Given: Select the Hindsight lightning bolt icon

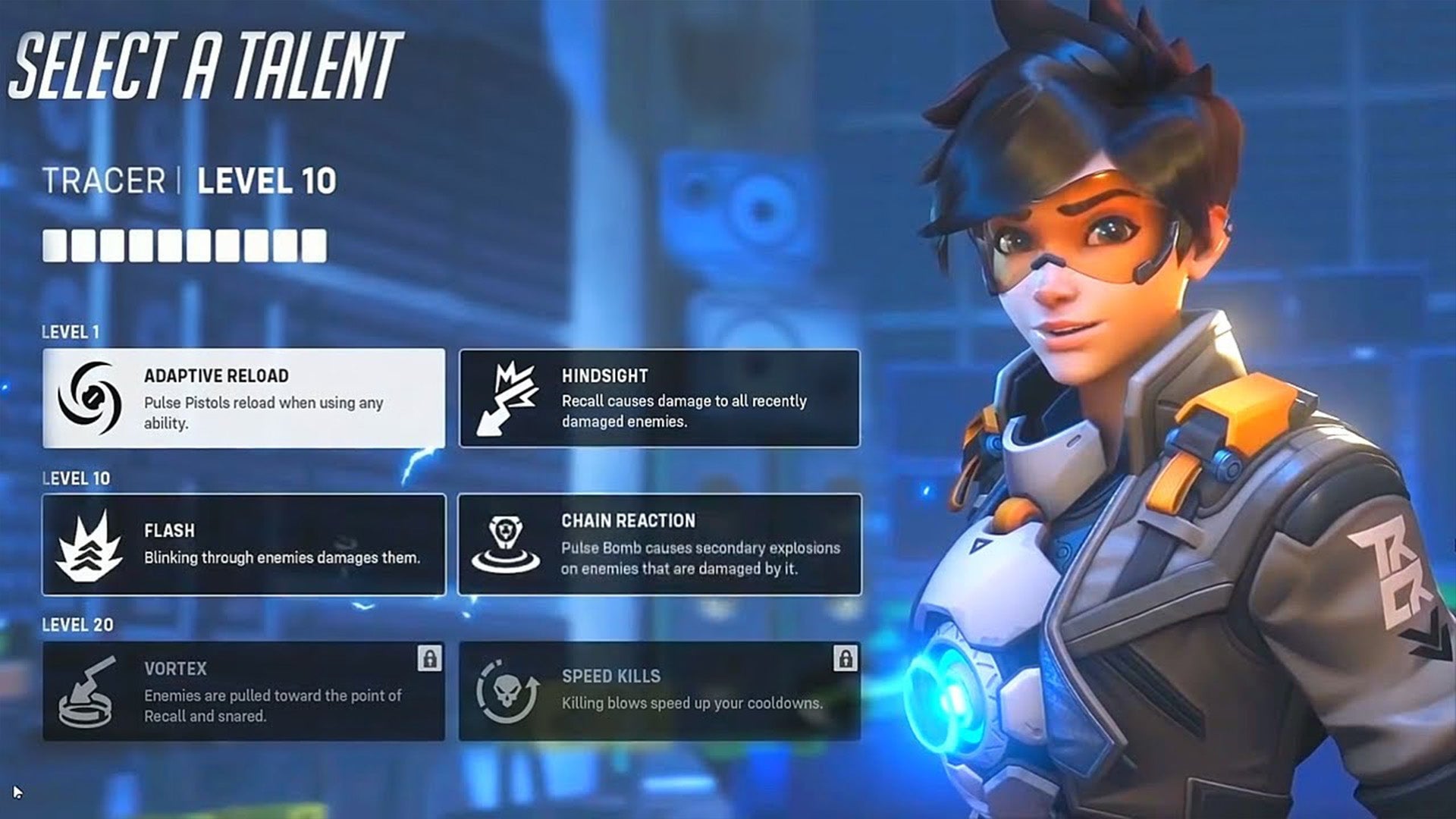Looking at the screenshot, I should click(x=510, y=393).
